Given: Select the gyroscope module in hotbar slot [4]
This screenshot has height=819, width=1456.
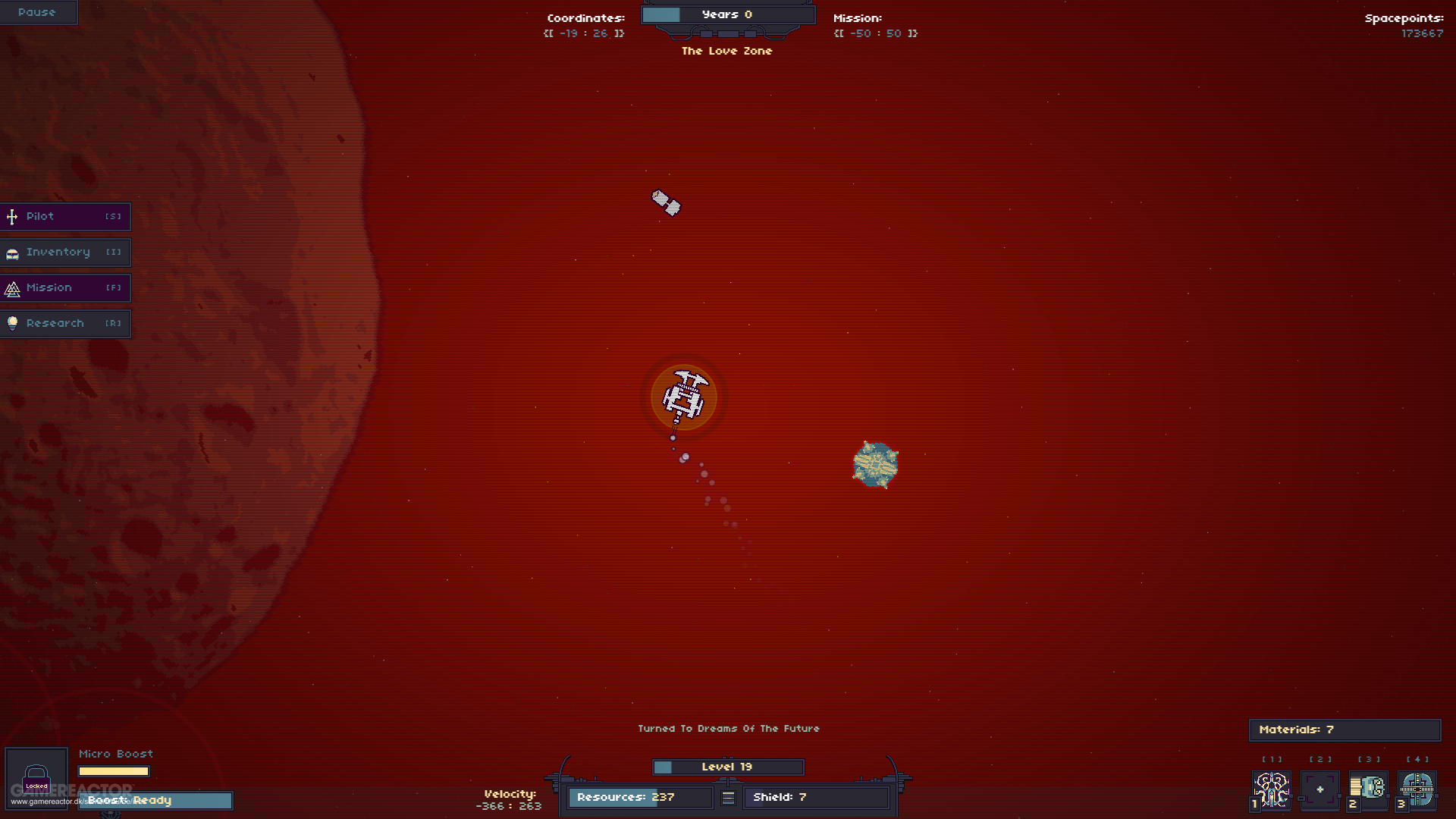Looking at the screenshot, I should (1417, 789).
